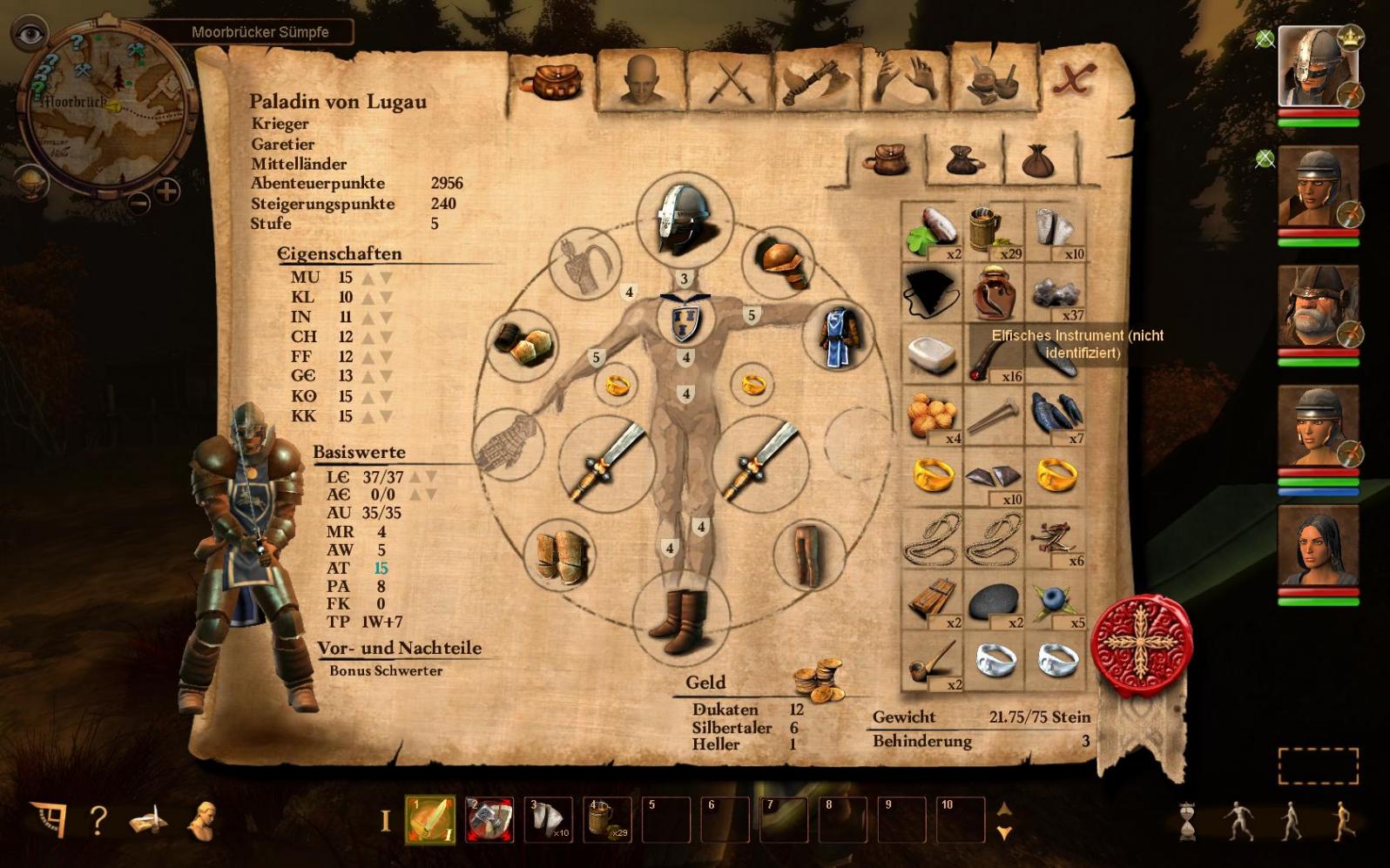
Task: Click the red wax seal button
Action: pyautogui.click(x=1141, y=644)
